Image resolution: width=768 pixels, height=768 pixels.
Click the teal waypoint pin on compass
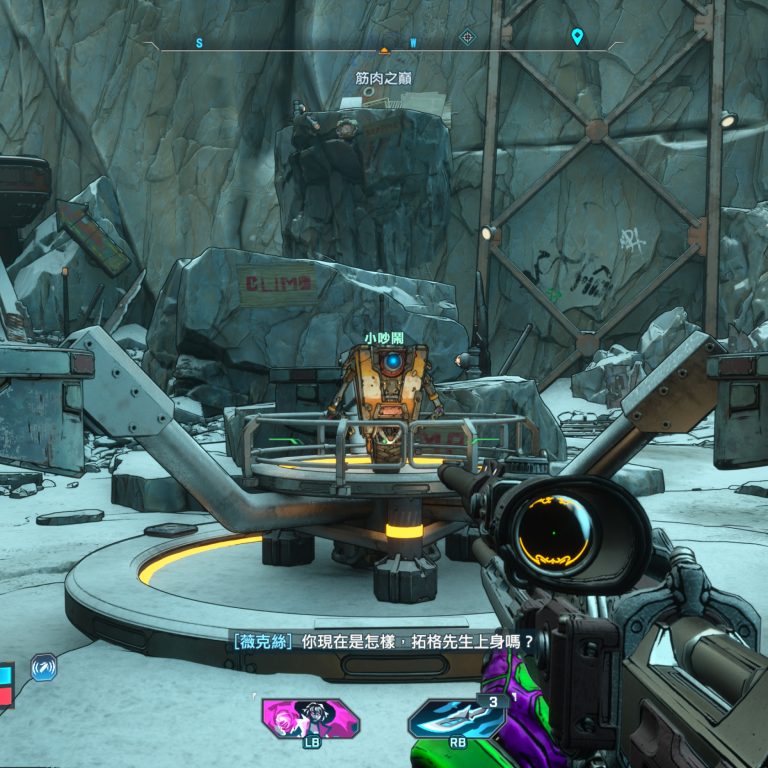577,37
